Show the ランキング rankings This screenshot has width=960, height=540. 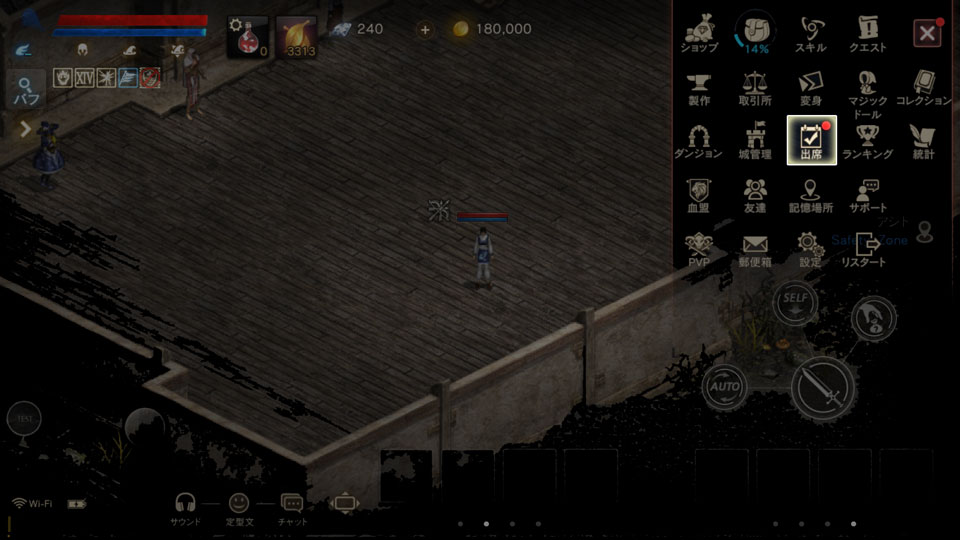pyautogui.click(x=867, y=141)
